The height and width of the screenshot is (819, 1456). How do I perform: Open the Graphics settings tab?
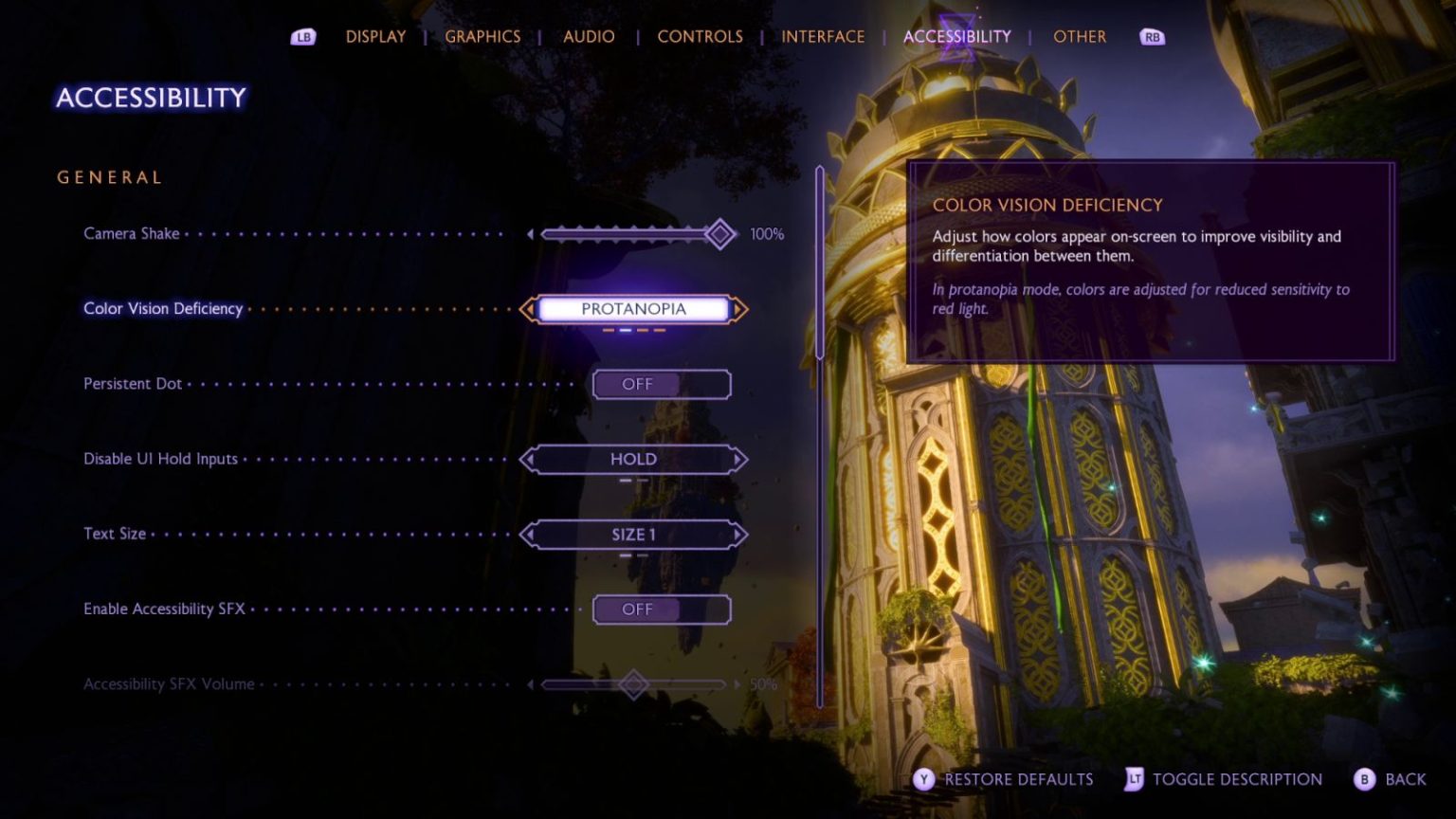[x=482, y=36]
